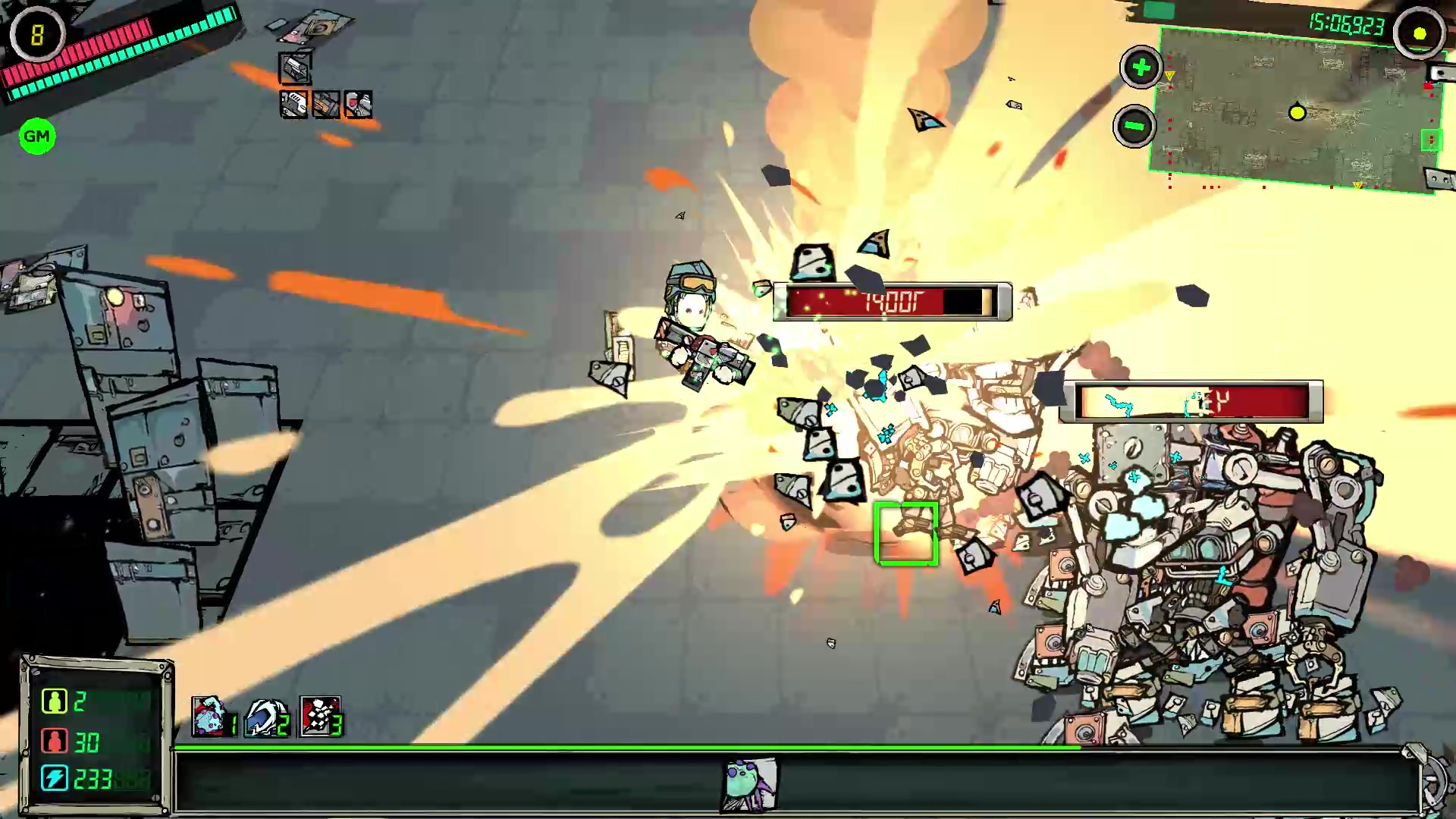Zoom in the minimap with the plus button
The width and height of the screenshot is (1456, 819).
(x=1141, y=67)
